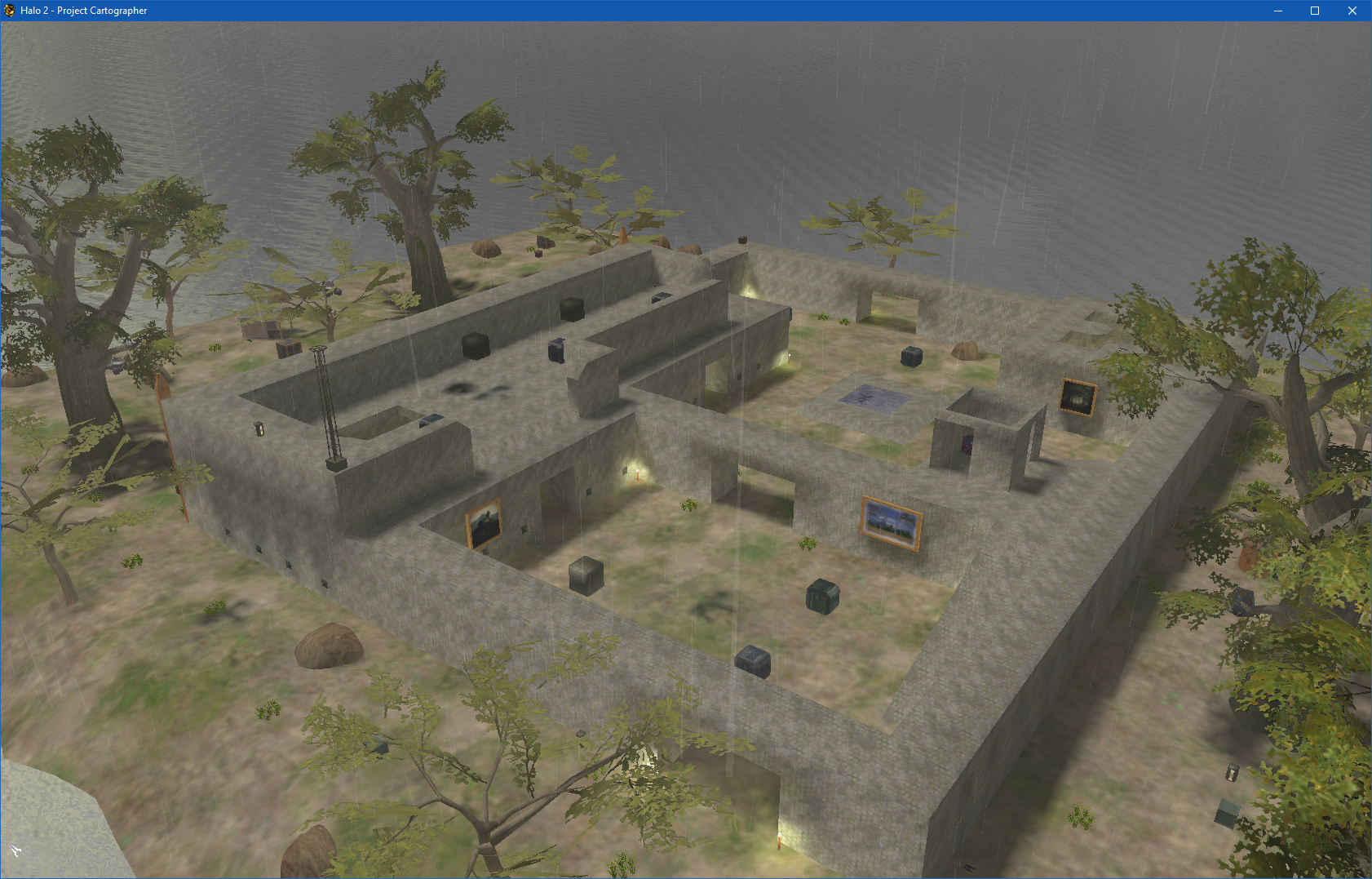1372x879 pixels.
Task: Minimize the Halo 2 game window
Action: pos(1277,11)
